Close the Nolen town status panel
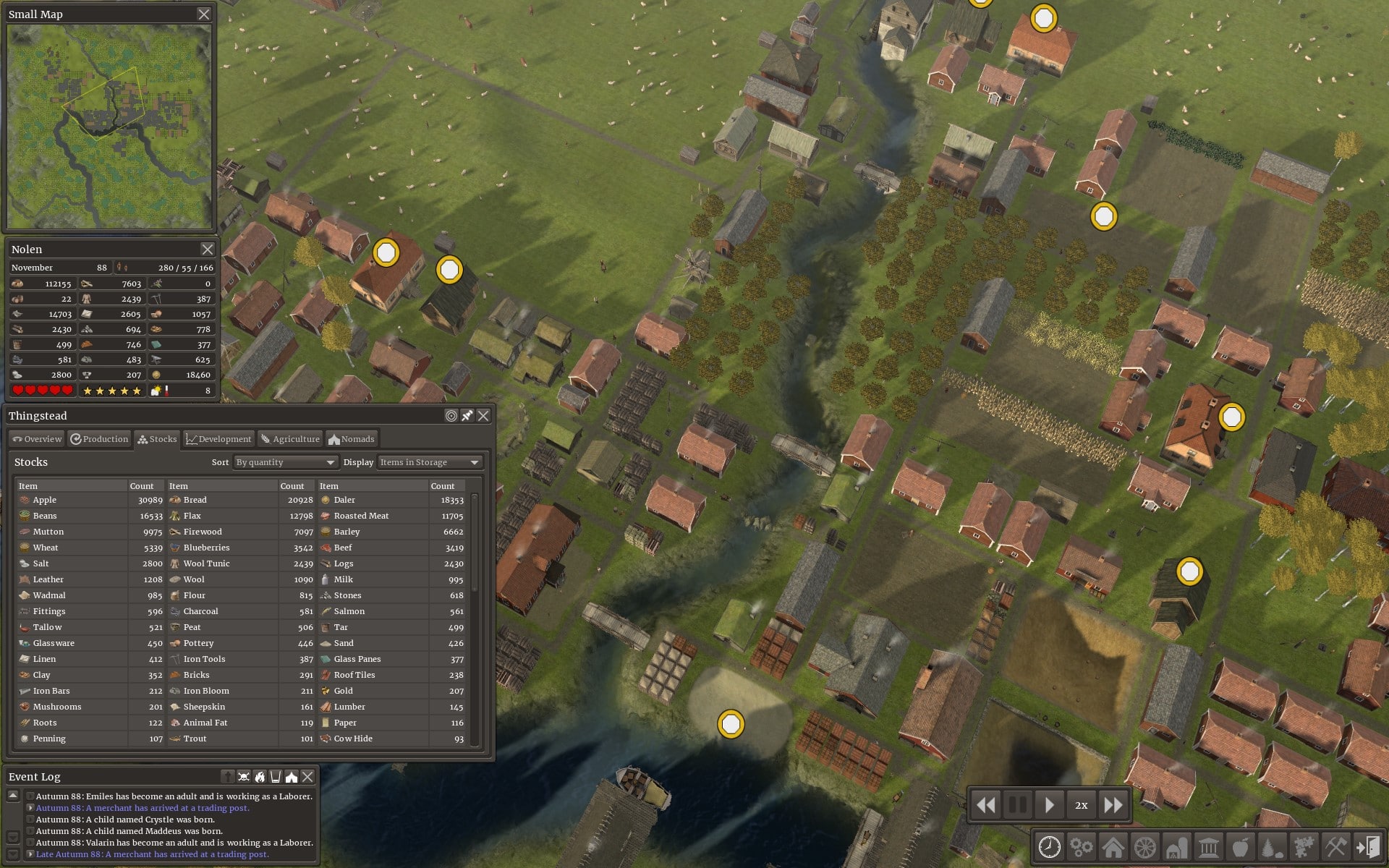 208,250
